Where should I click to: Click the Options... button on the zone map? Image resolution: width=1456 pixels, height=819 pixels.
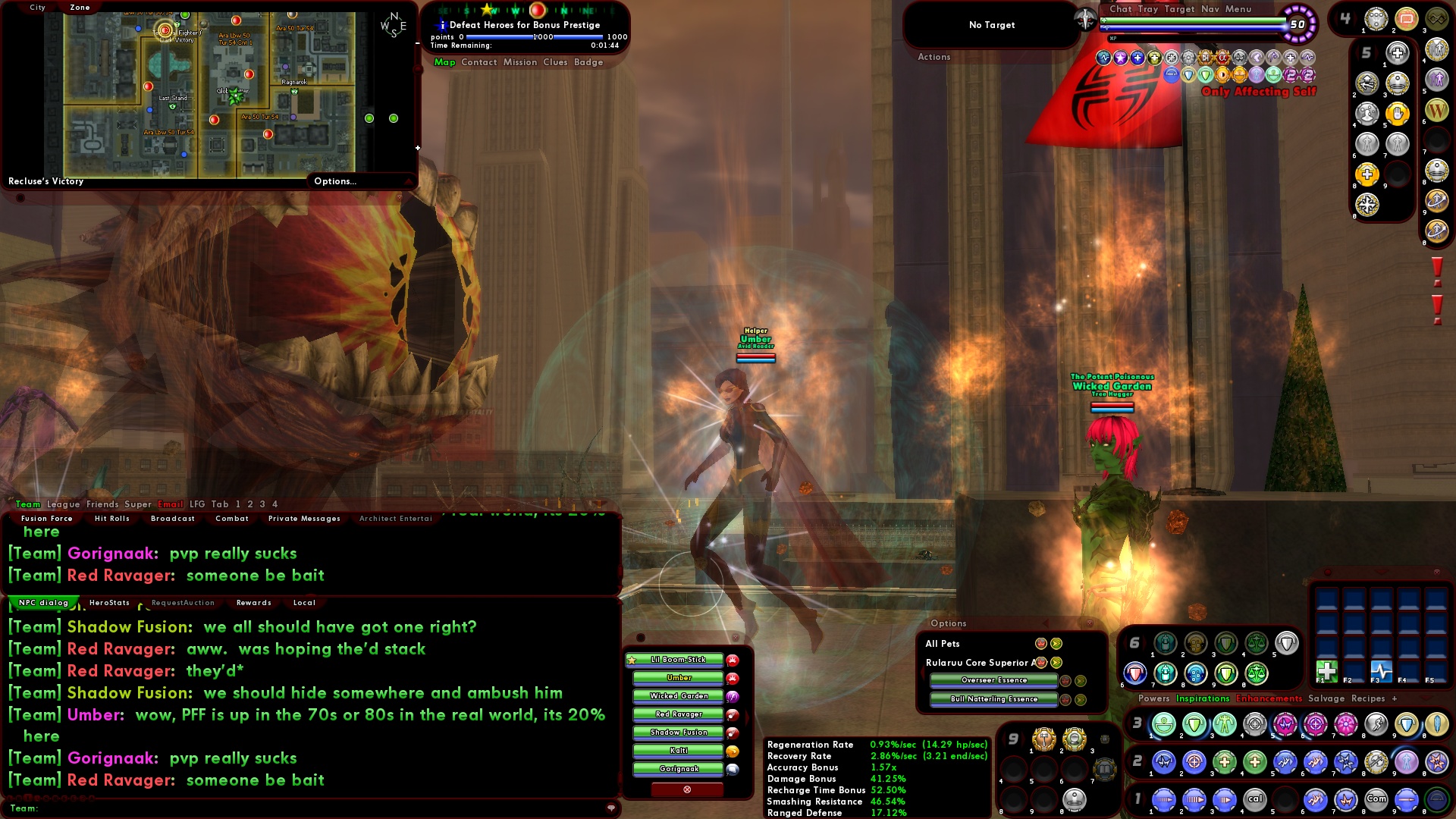tap(335, 181)
